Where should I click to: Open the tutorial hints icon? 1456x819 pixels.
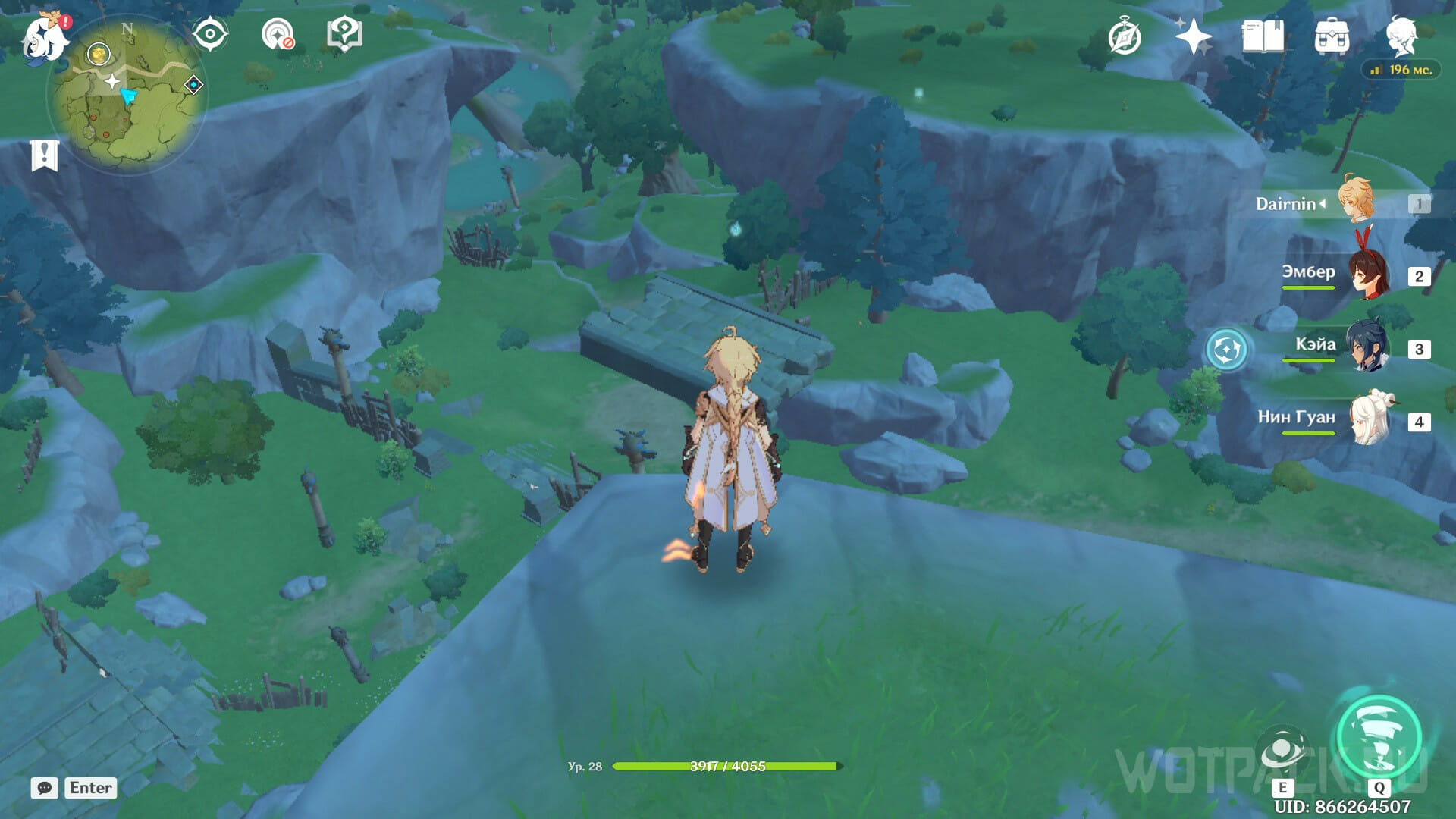pos(344,35)
